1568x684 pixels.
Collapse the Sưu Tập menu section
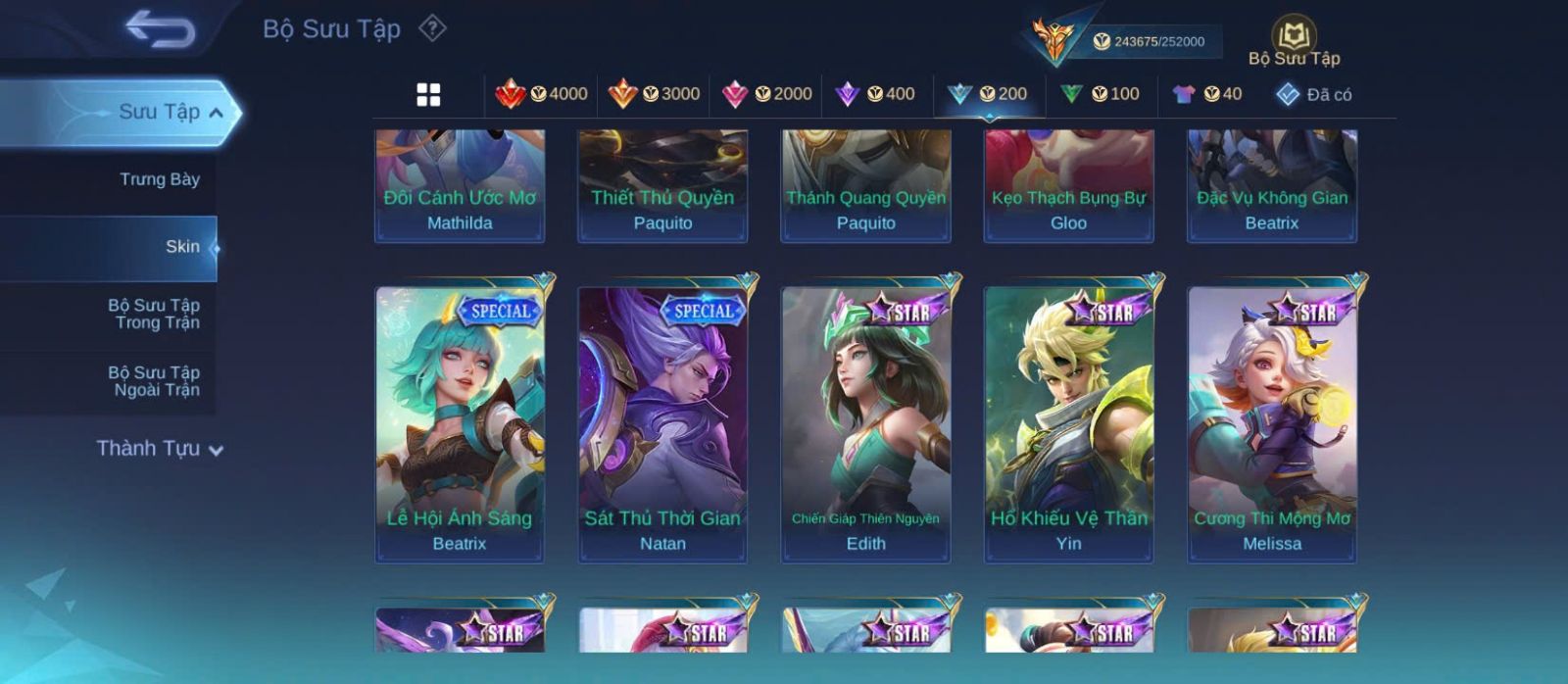pyautogui.click(x=216, y=113)
